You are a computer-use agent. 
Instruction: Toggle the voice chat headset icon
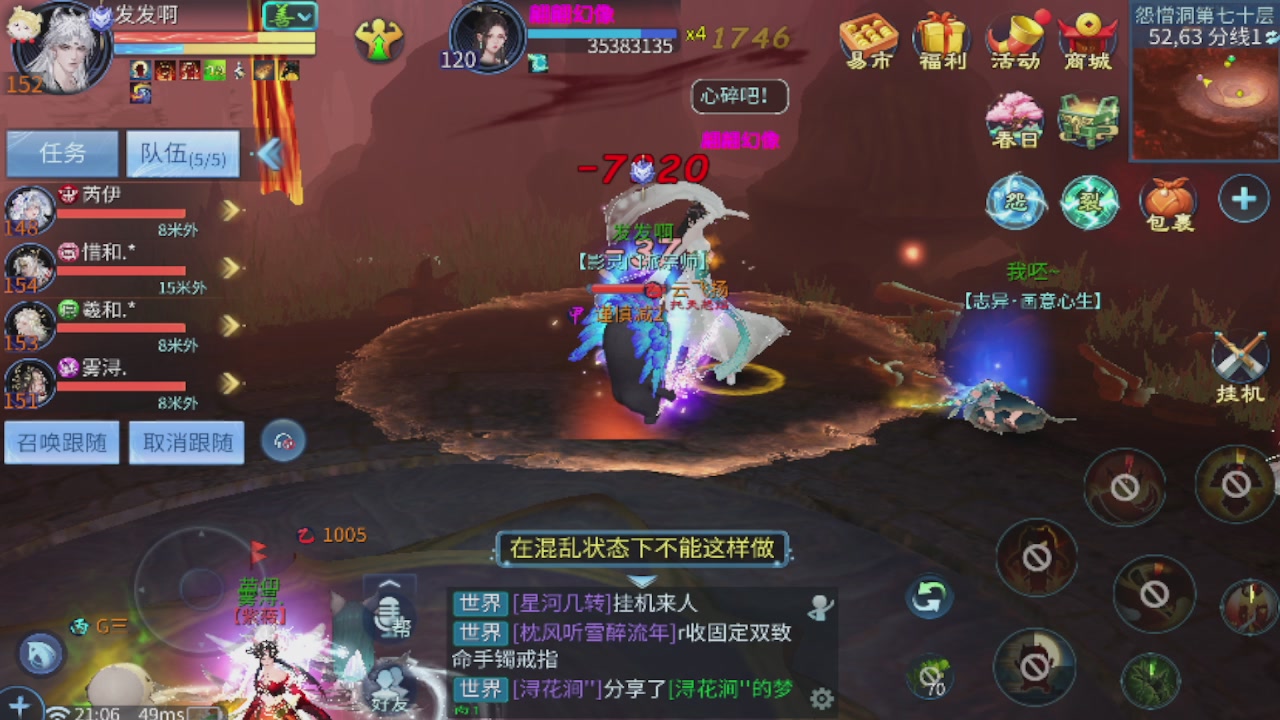(284, 441)
